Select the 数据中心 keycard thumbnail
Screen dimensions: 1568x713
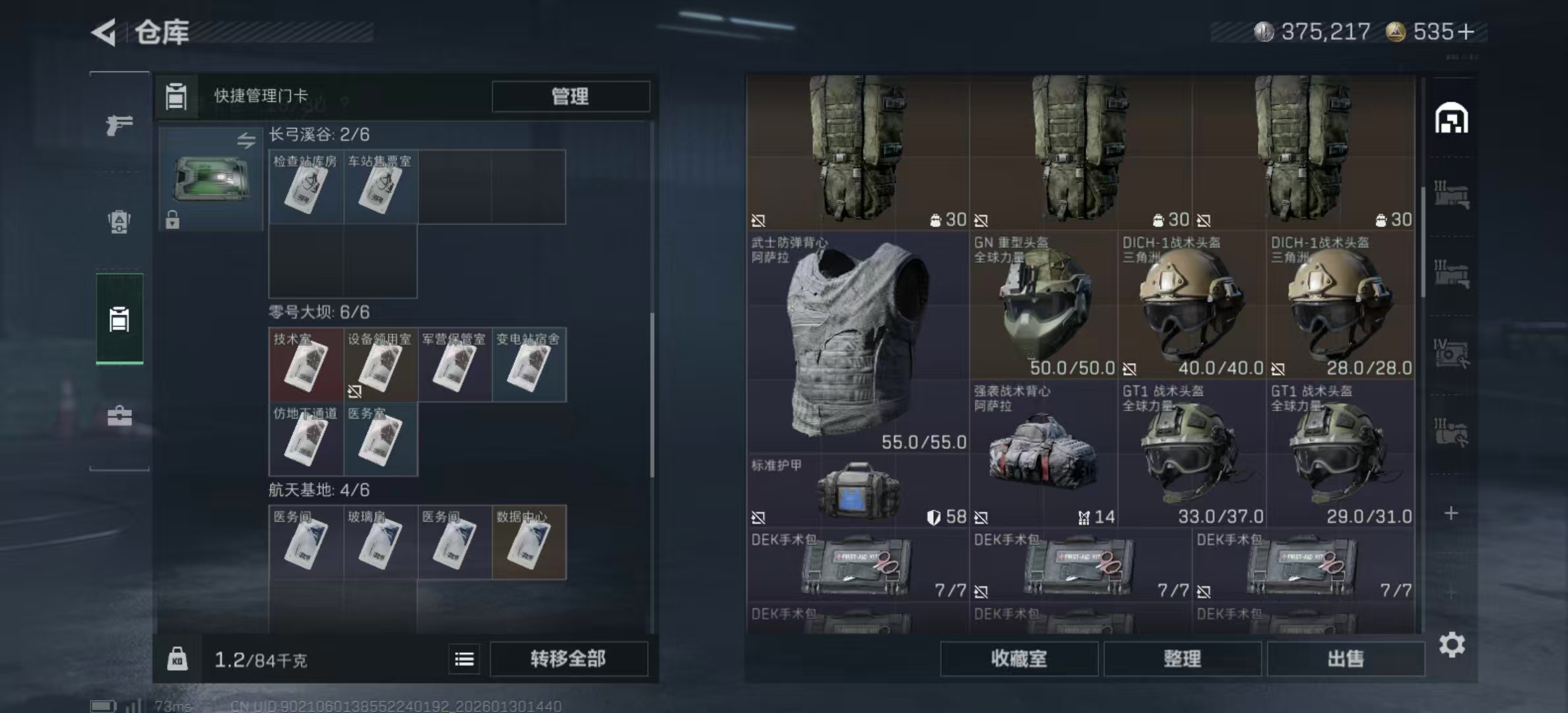pos(529,541)
